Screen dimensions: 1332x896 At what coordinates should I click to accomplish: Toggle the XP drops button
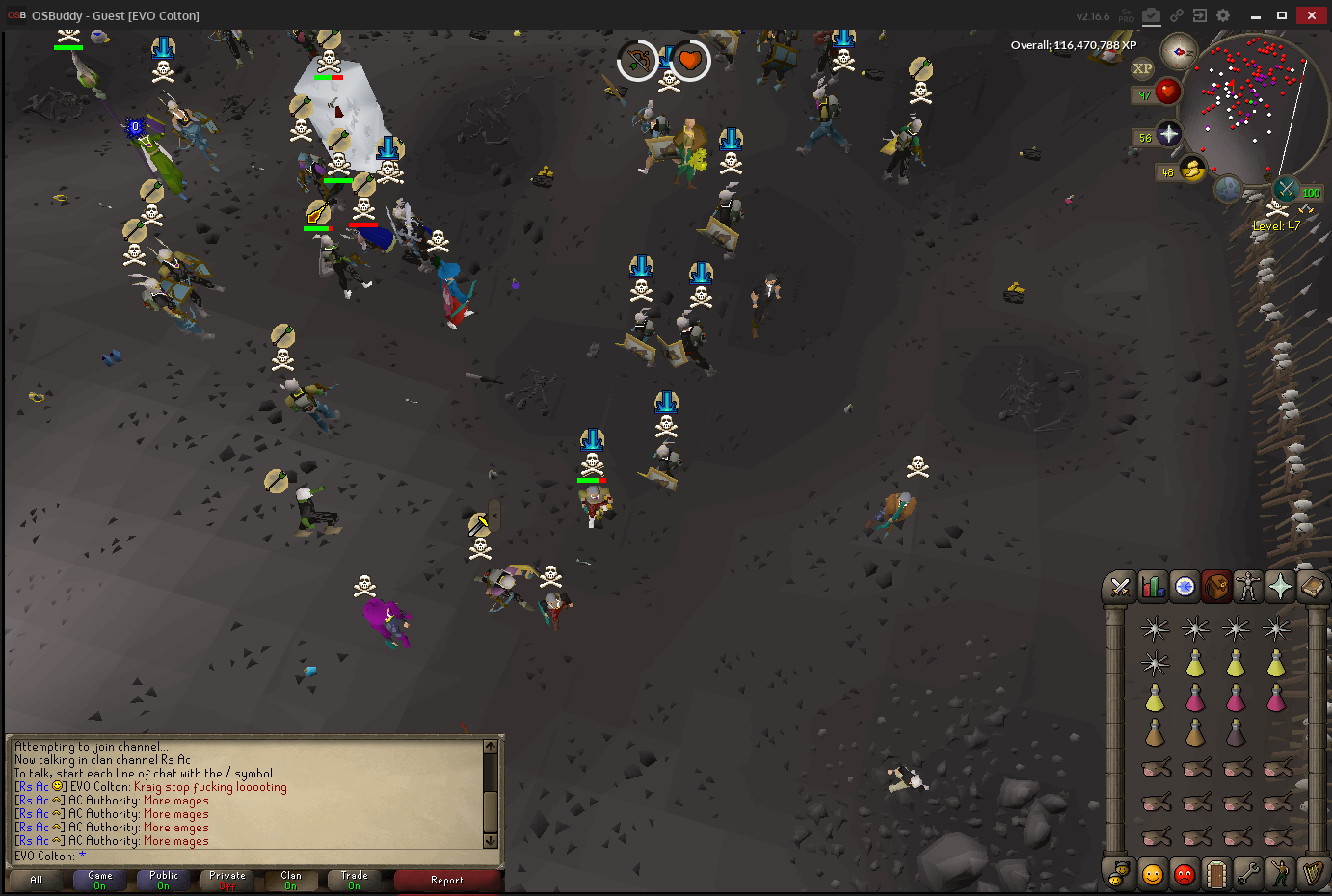click(x=1142, y=68)
